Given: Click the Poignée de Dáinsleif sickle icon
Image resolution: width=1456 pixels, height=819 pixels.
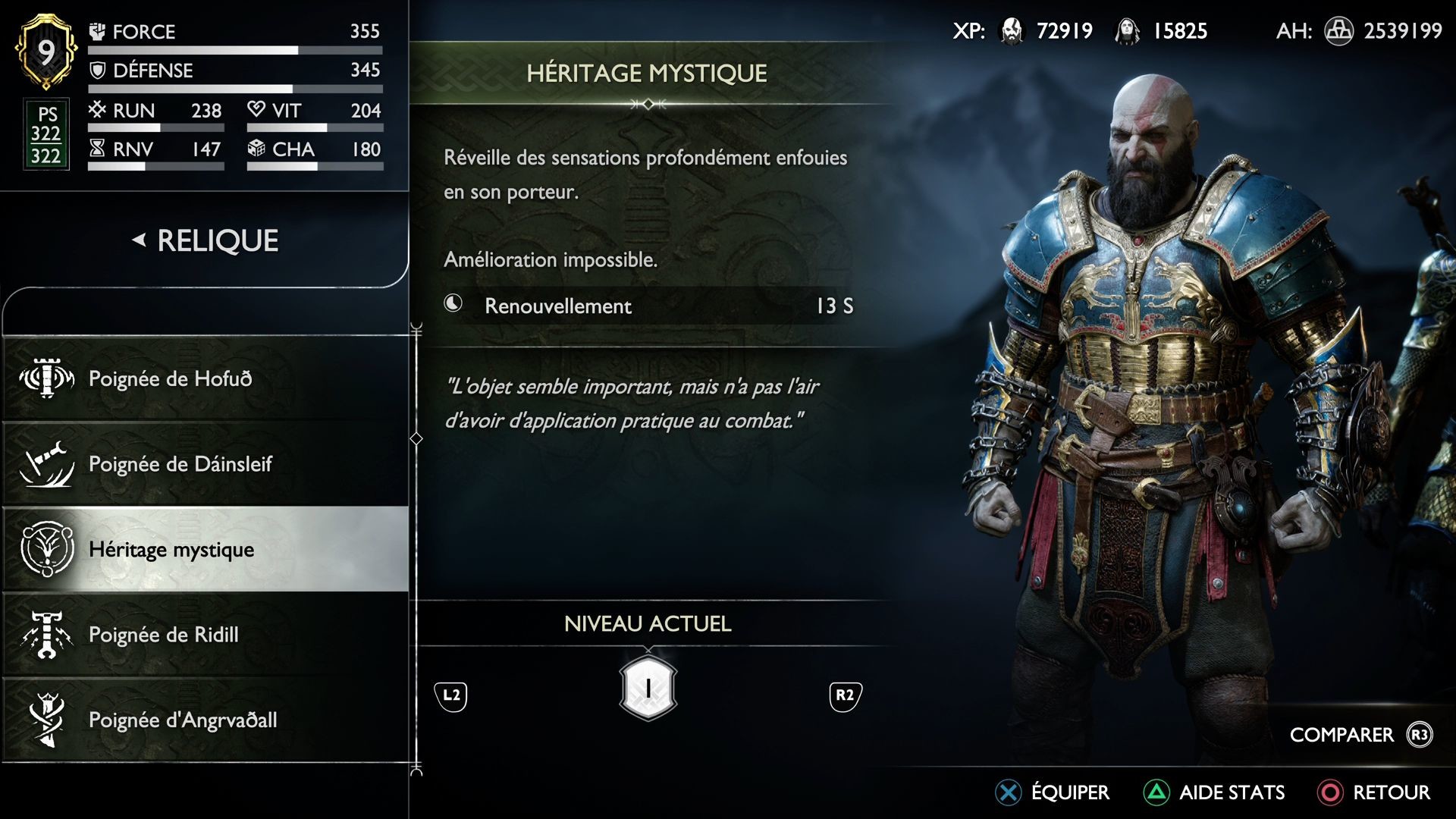Looking at the screenshot, I should point(45,463).
